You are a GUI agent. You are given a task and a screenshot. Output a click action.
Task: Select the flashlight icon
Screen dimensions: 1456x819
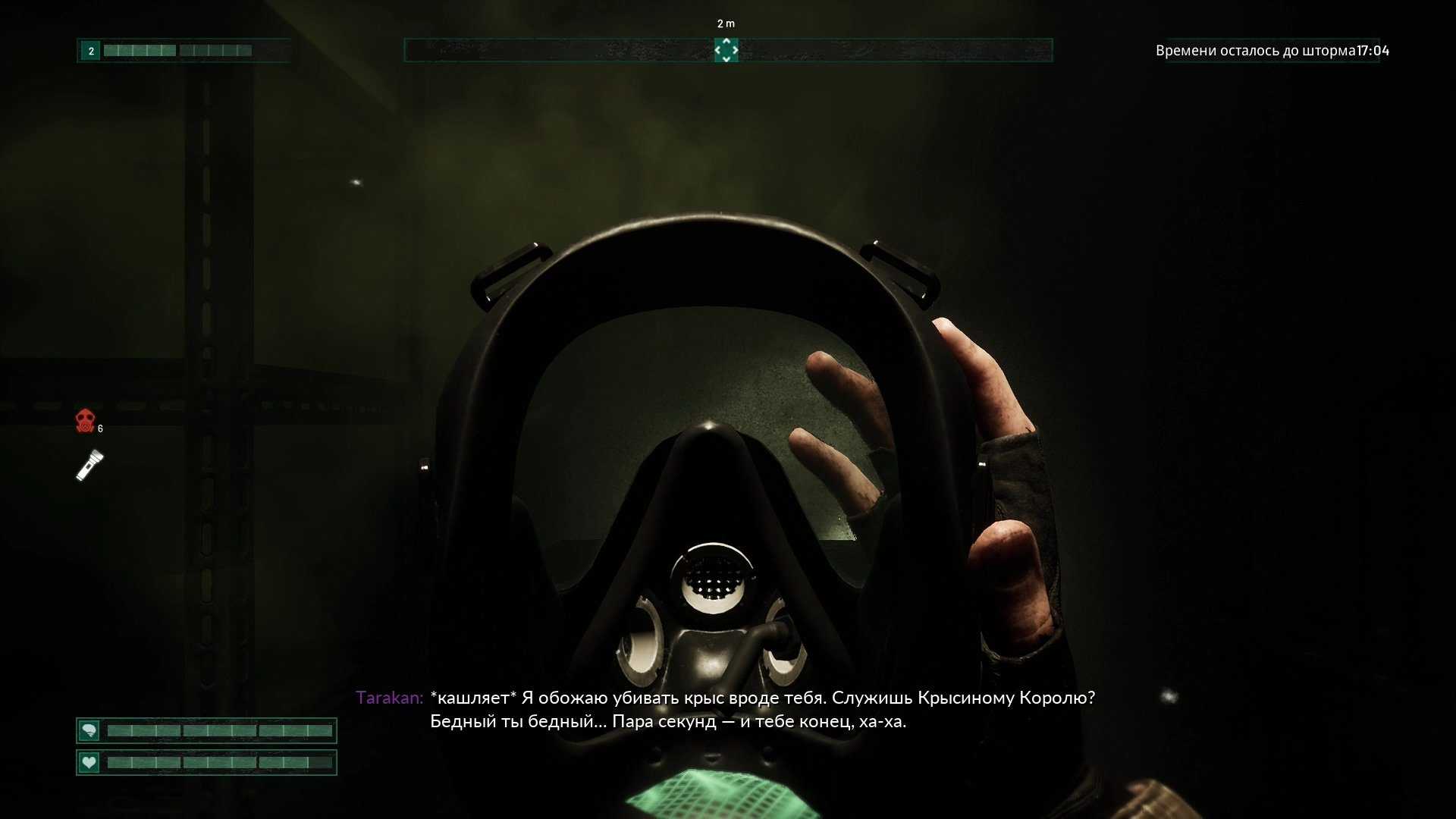(89, 465)
